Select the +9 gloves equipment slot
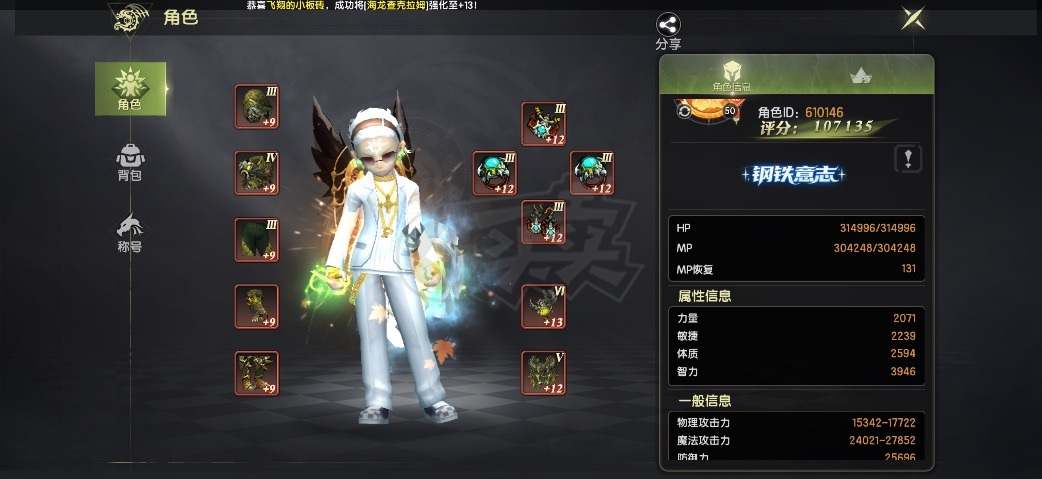The width and height of the screenshot is (1042, 479). click(256, 306)
